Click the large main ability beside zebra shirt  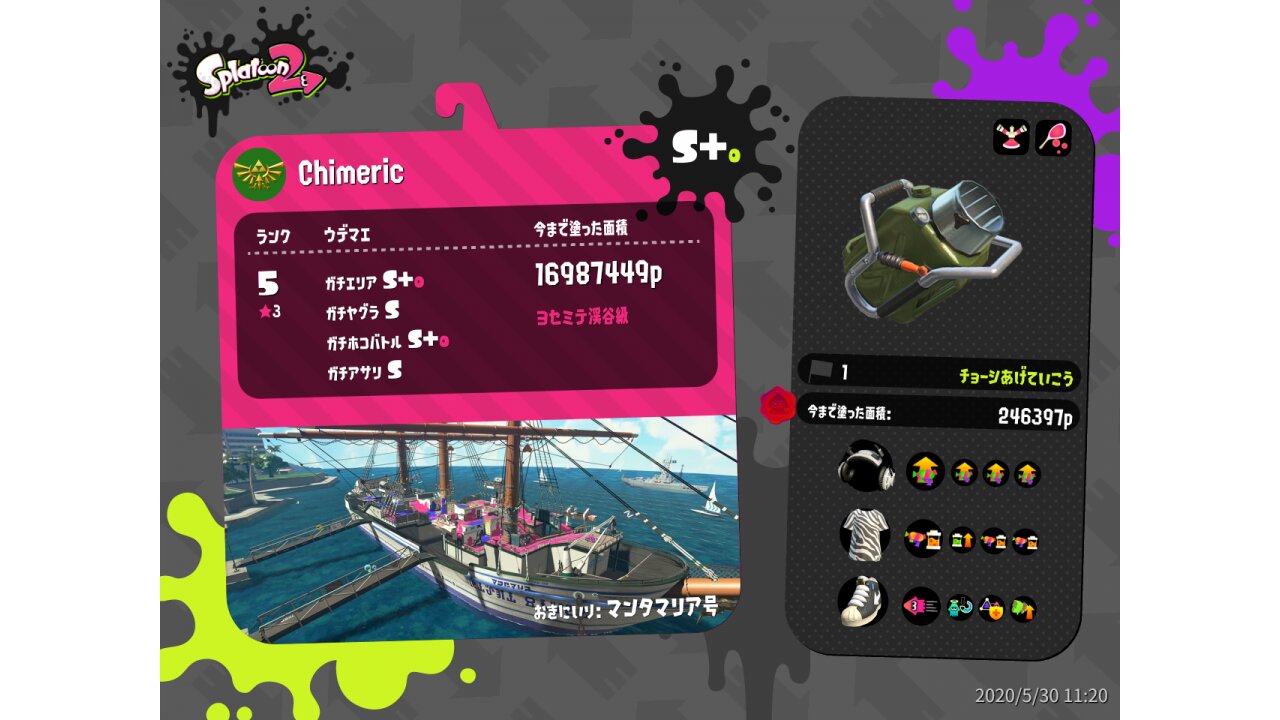(x=923, y=539)
